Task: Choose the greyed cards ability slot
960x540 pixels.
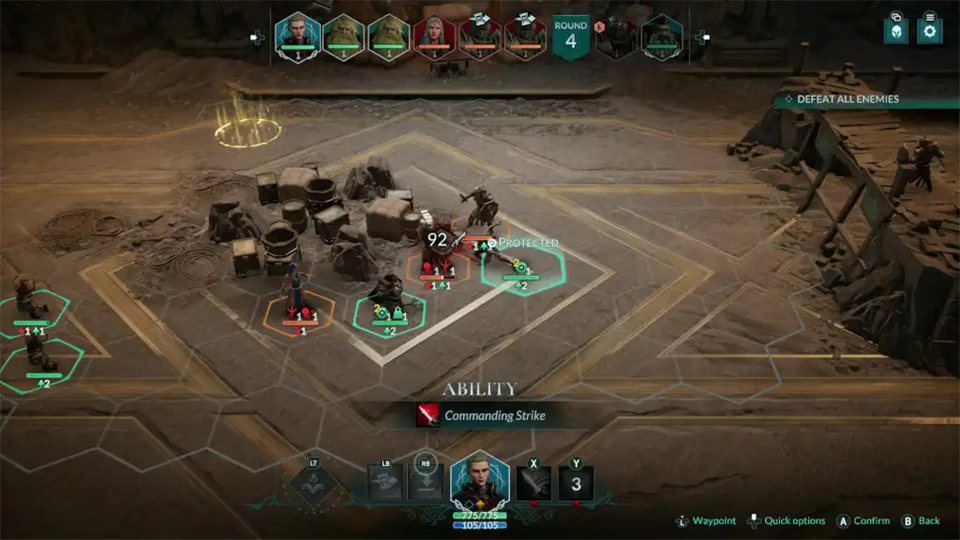Action: (x=386, y=482)
